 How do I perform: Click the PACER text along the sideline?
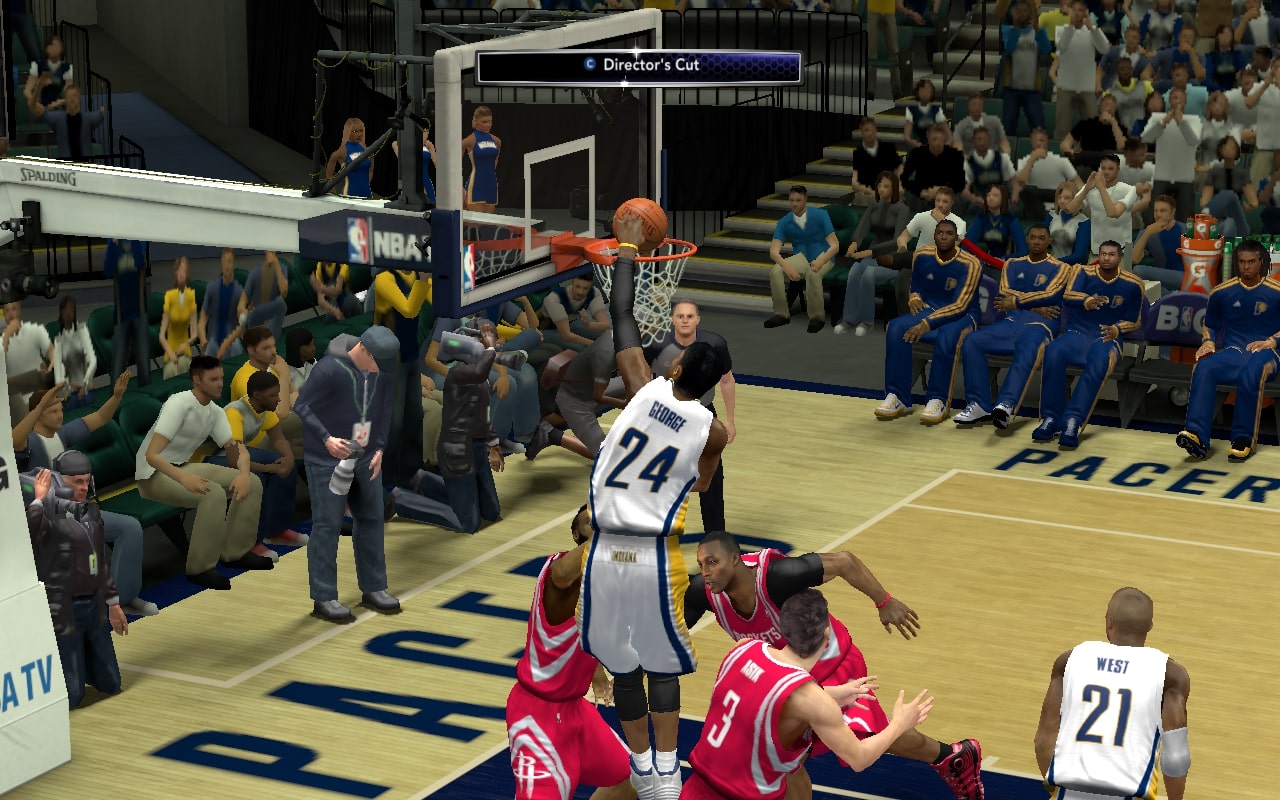click(x=1100, y=470)
